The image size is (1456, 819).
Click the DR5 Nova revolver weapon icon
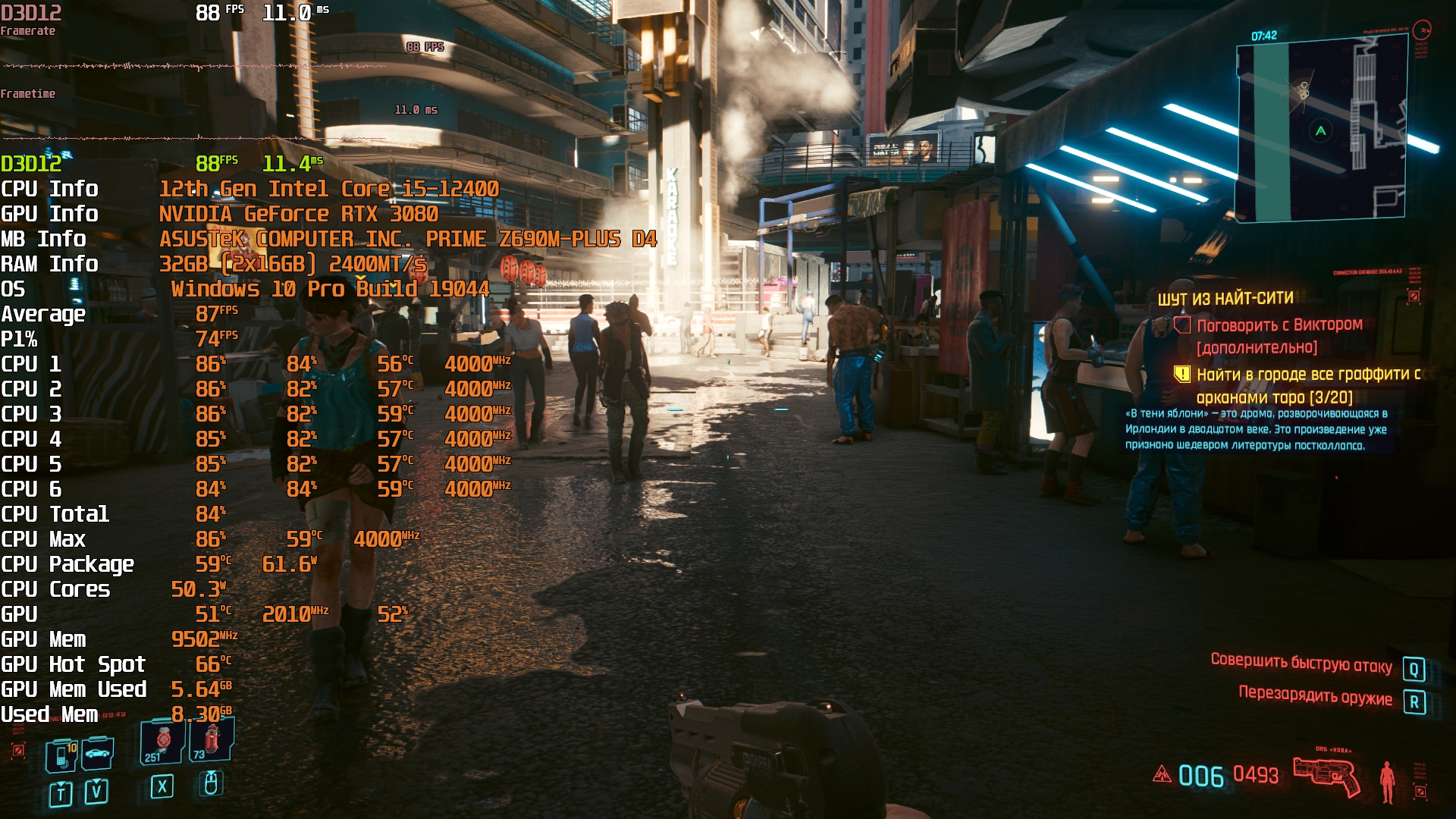point(1327,775)
